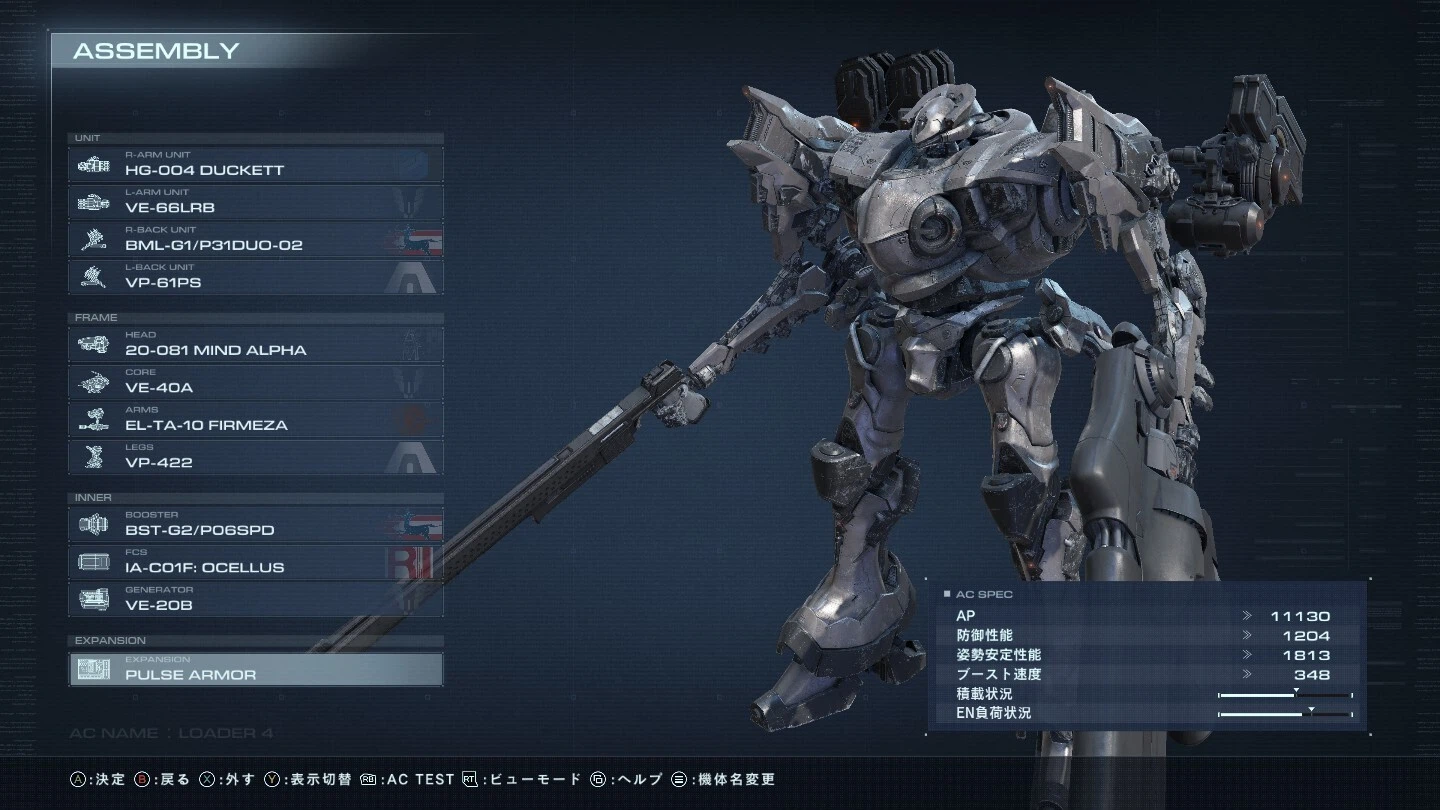Select the Expansion PULSE ARMOR slot
The height and width of the screenshot is (810, 1440).
[256, 669]
